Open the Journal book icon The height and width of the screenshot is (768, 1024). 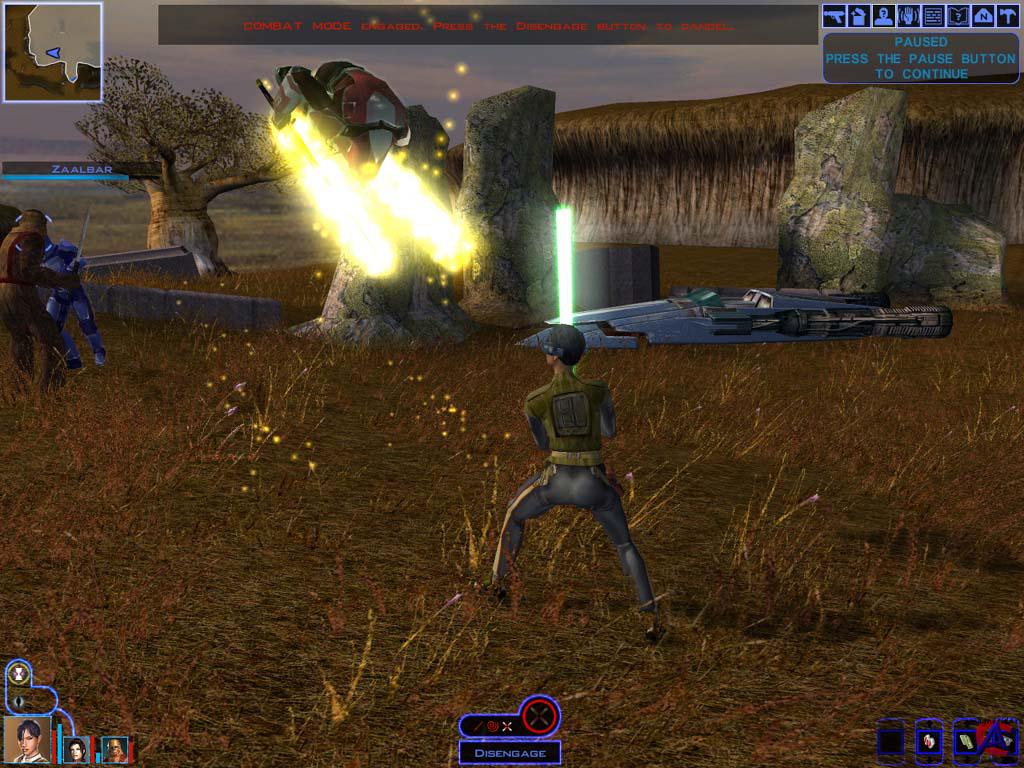click(x=957, y=16)
